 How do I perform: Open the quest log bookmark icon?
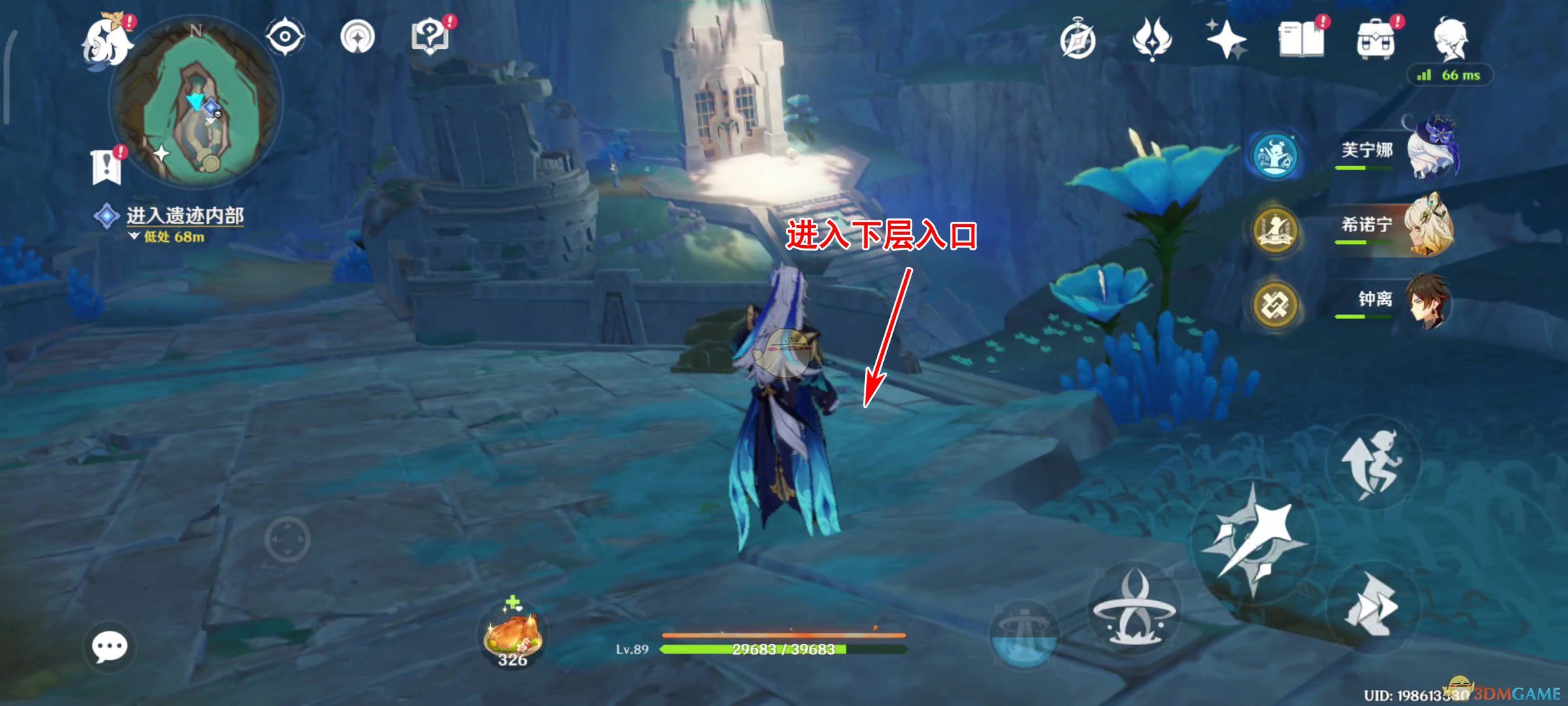point(106,167)
